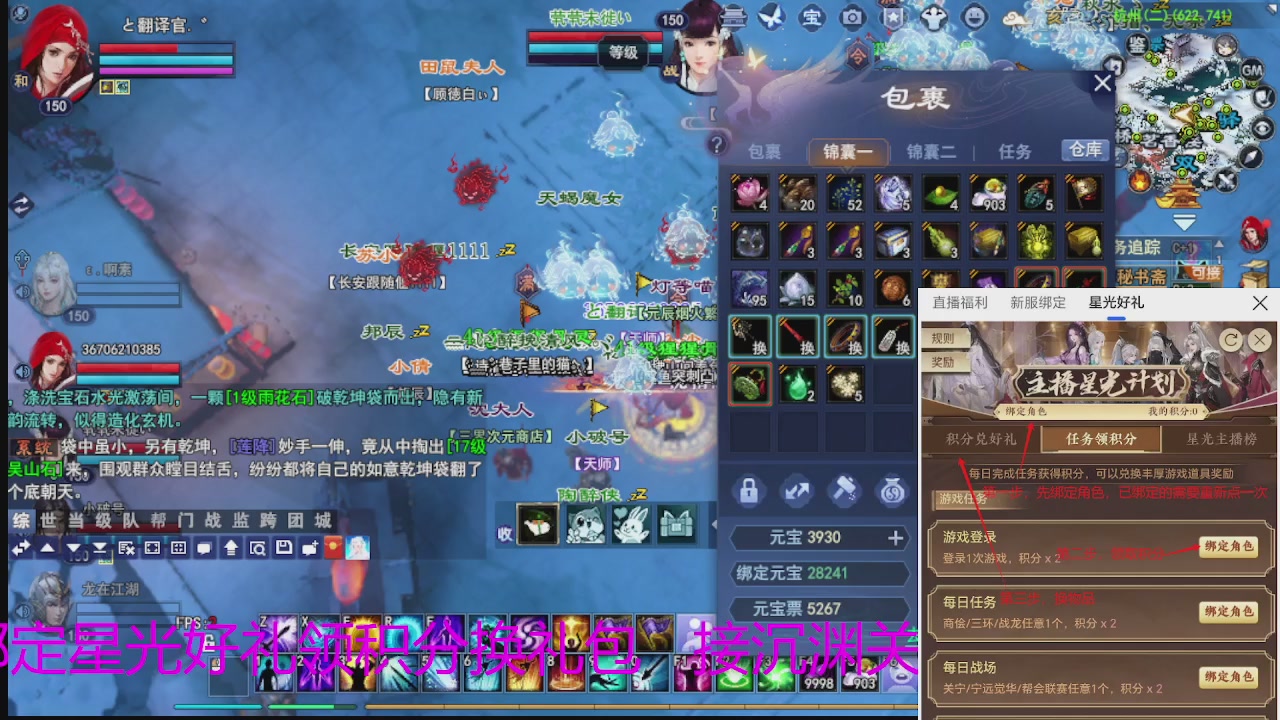
Task: Open the camera screenshot icon on top toolbar
Action: (852, 18)
